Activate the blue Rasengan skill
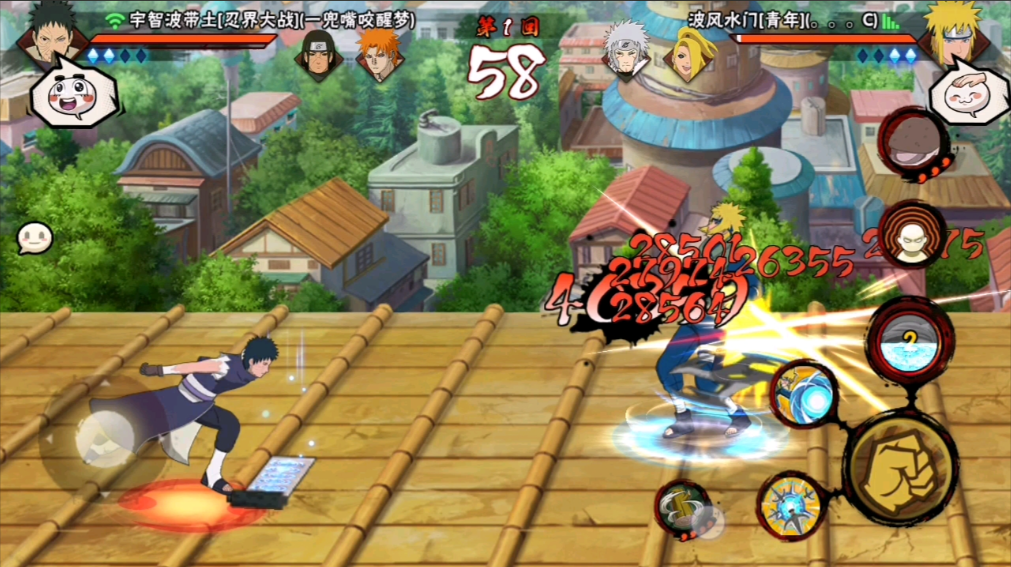This screenshot has height=567, width=1011. [806, 394]
